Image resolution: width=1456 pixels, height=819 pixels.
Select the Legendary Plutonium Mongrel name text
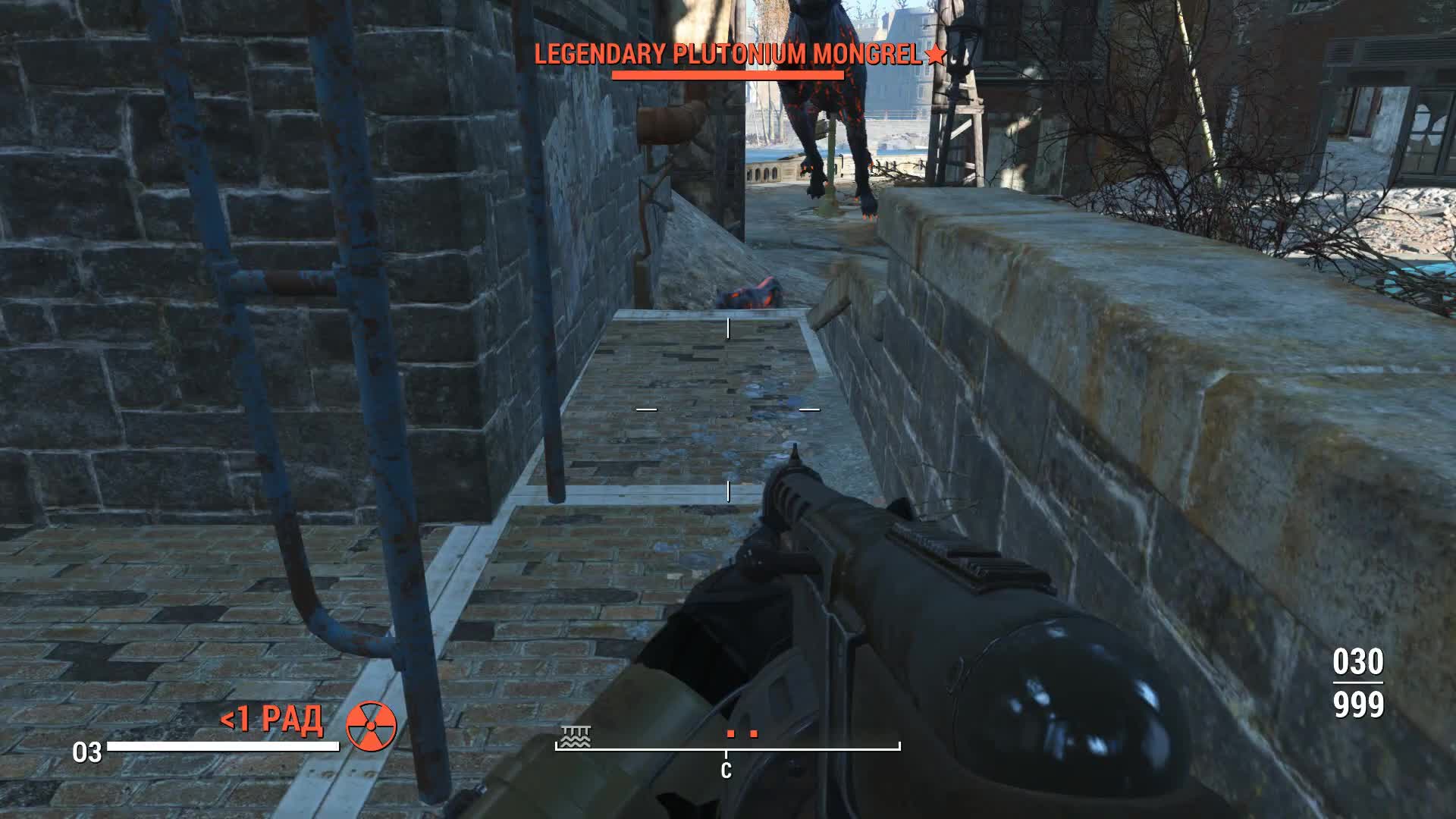[x=728, y=54]
